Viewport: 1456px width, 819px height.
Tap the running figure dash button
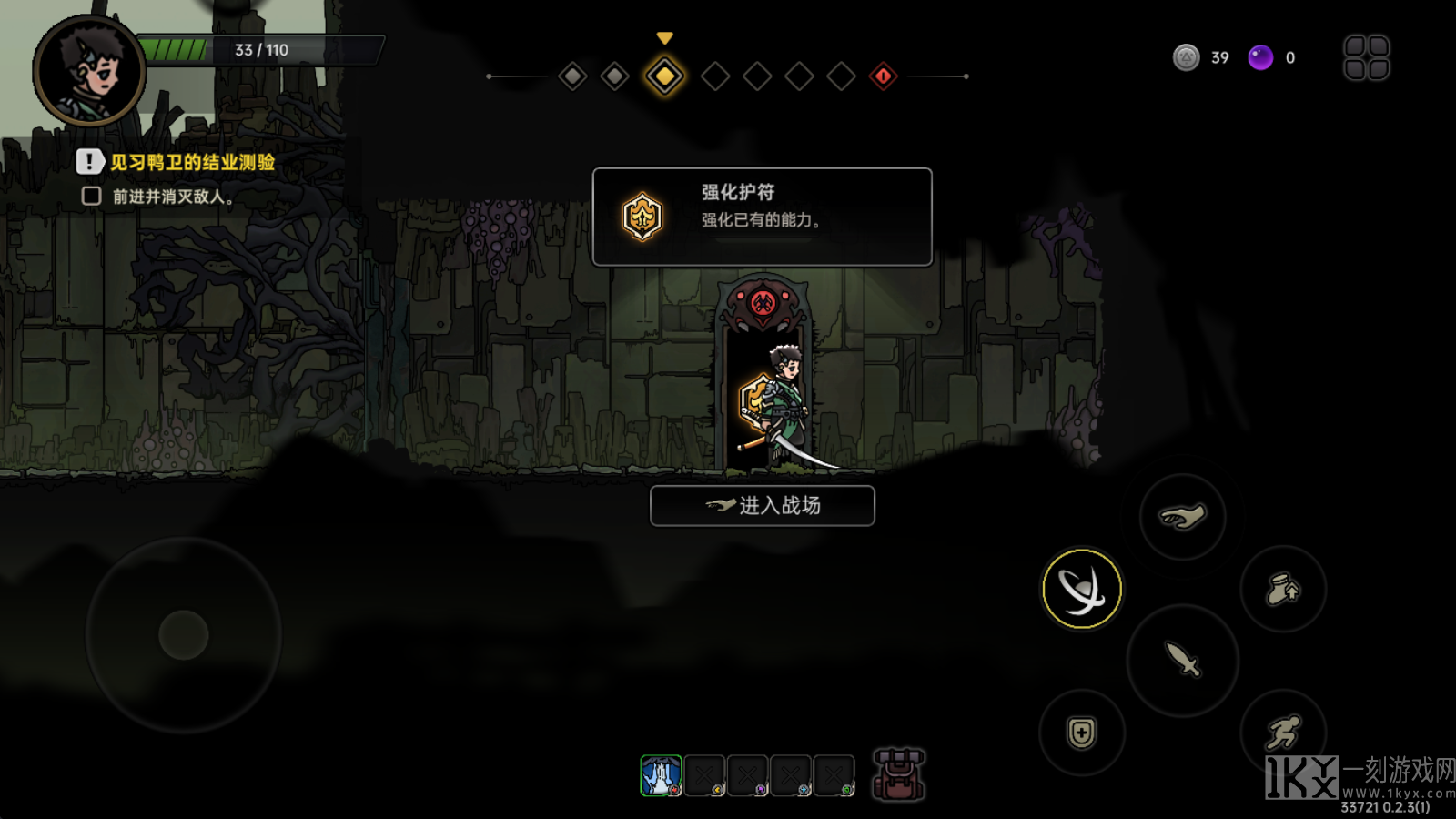tap(1283, 731)
